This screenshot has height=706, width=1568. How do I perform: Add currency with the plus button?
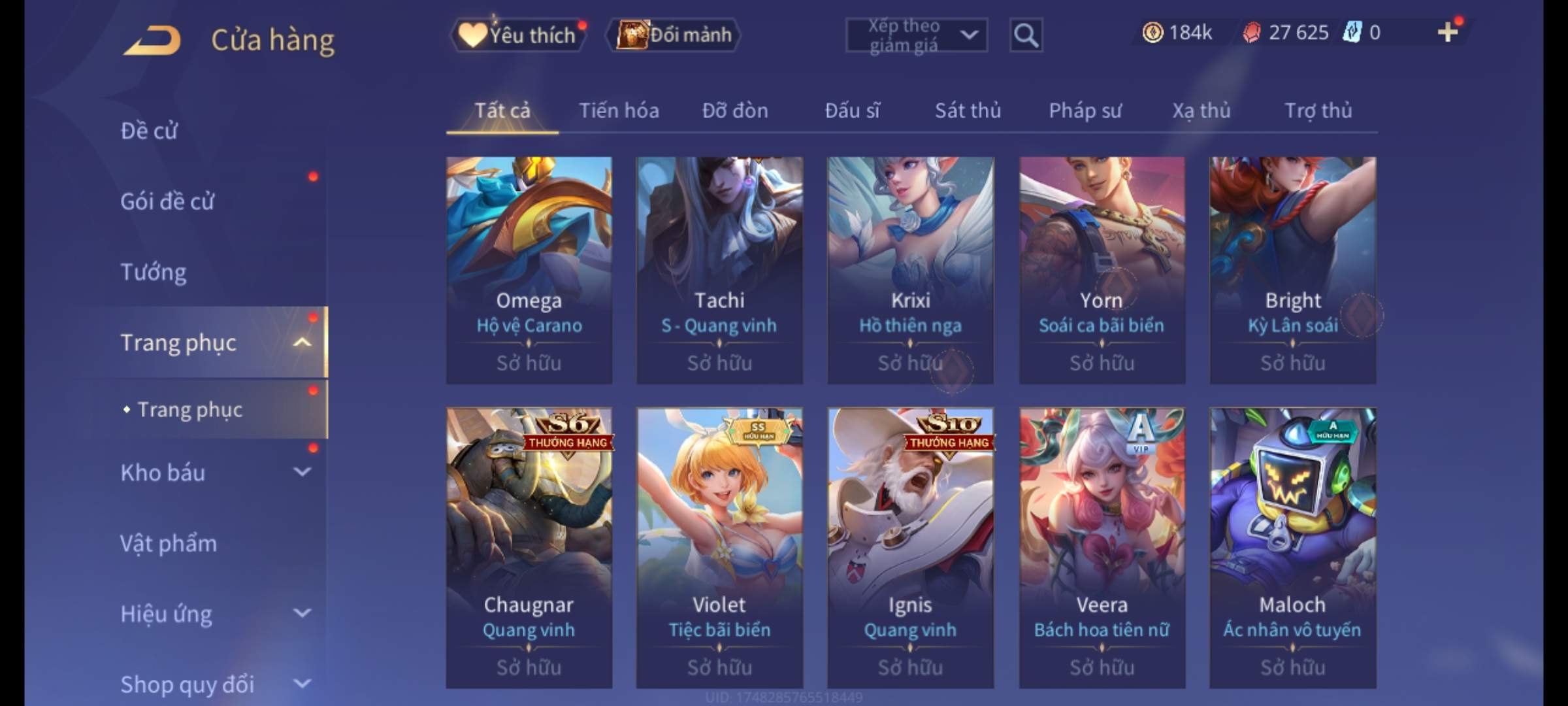pyautogui.click(x=1447, y=32)
